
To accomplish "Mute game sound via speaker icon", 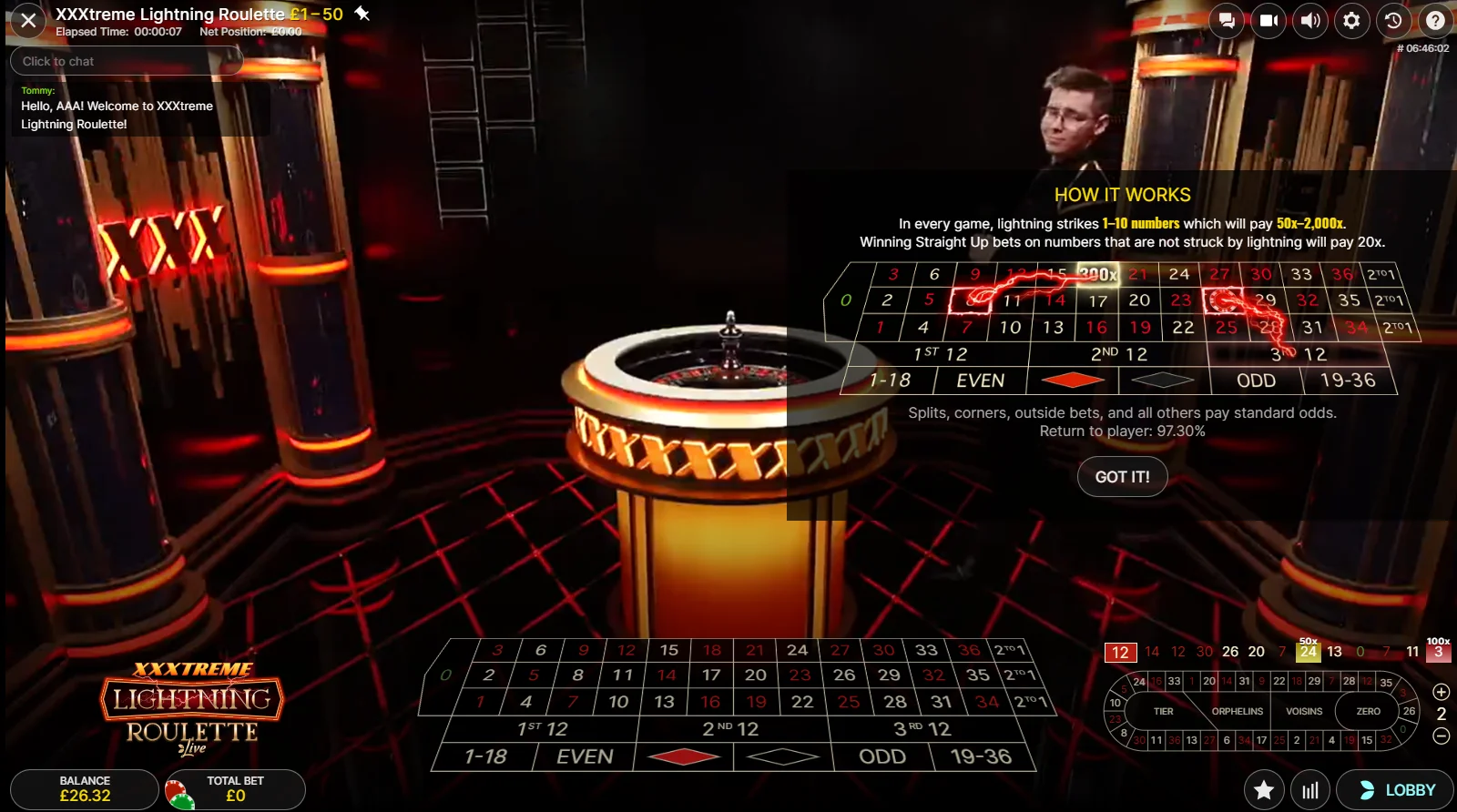I will pyautogui.click(x=1310, y=20).
